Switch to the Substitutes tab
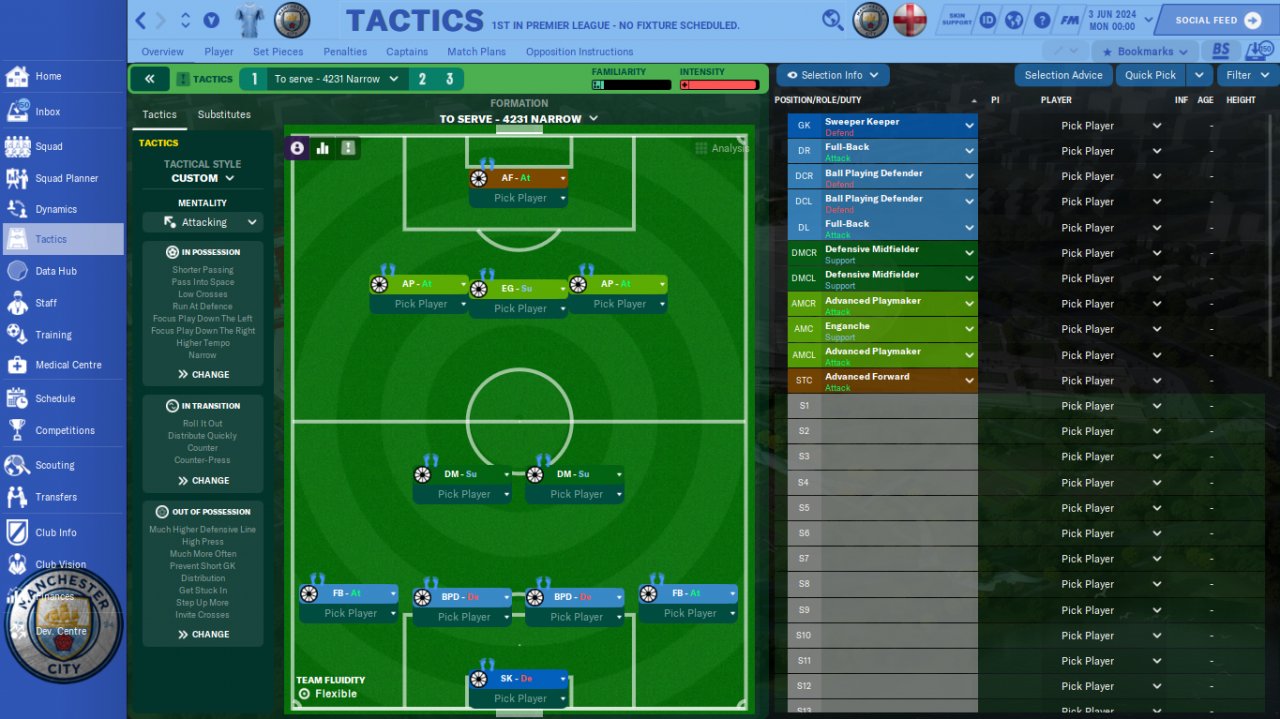1280x719 pixels. pyautogui.click(x=224, y=115)
